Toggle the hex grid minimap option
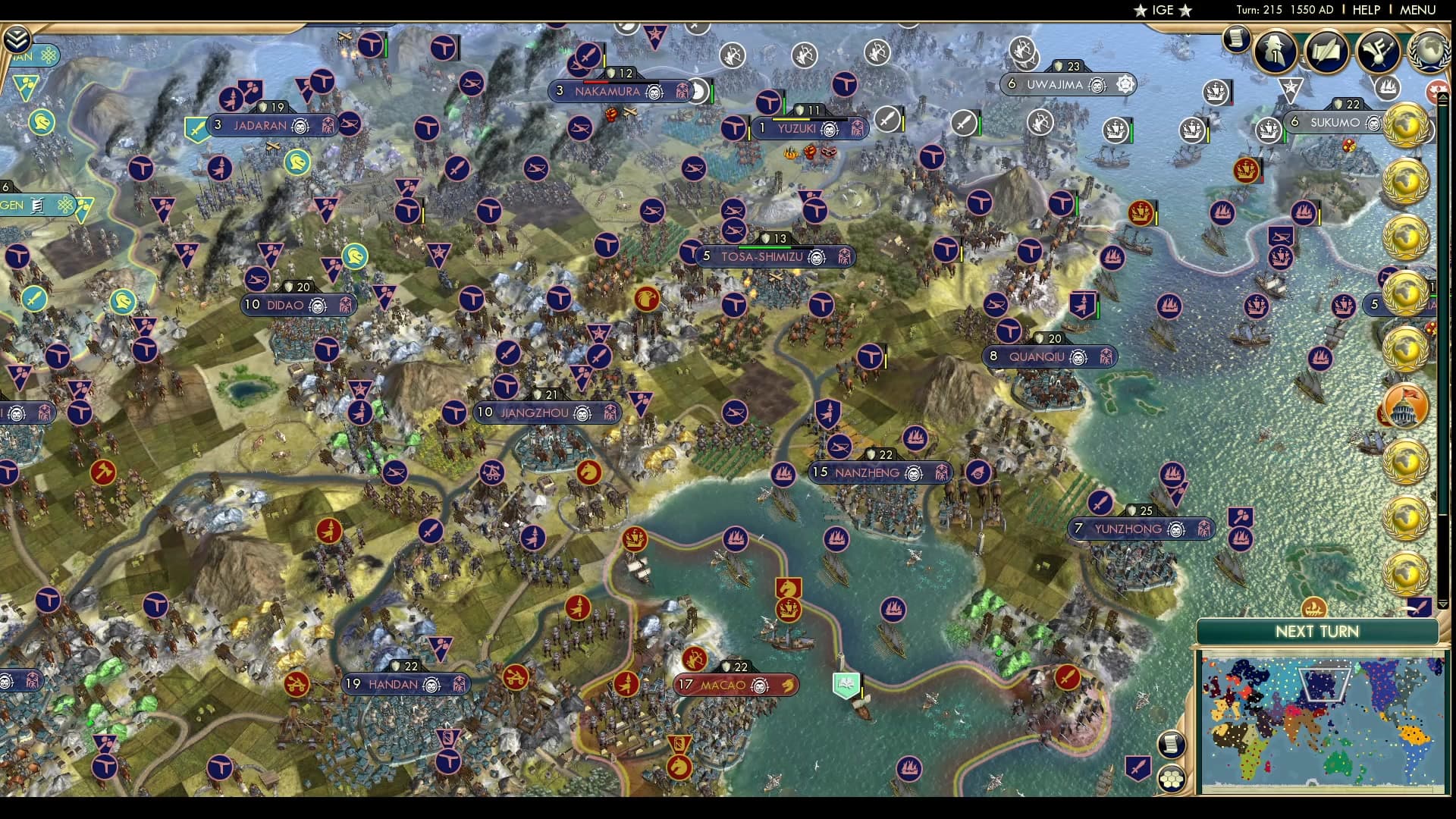 point(1172,777)
